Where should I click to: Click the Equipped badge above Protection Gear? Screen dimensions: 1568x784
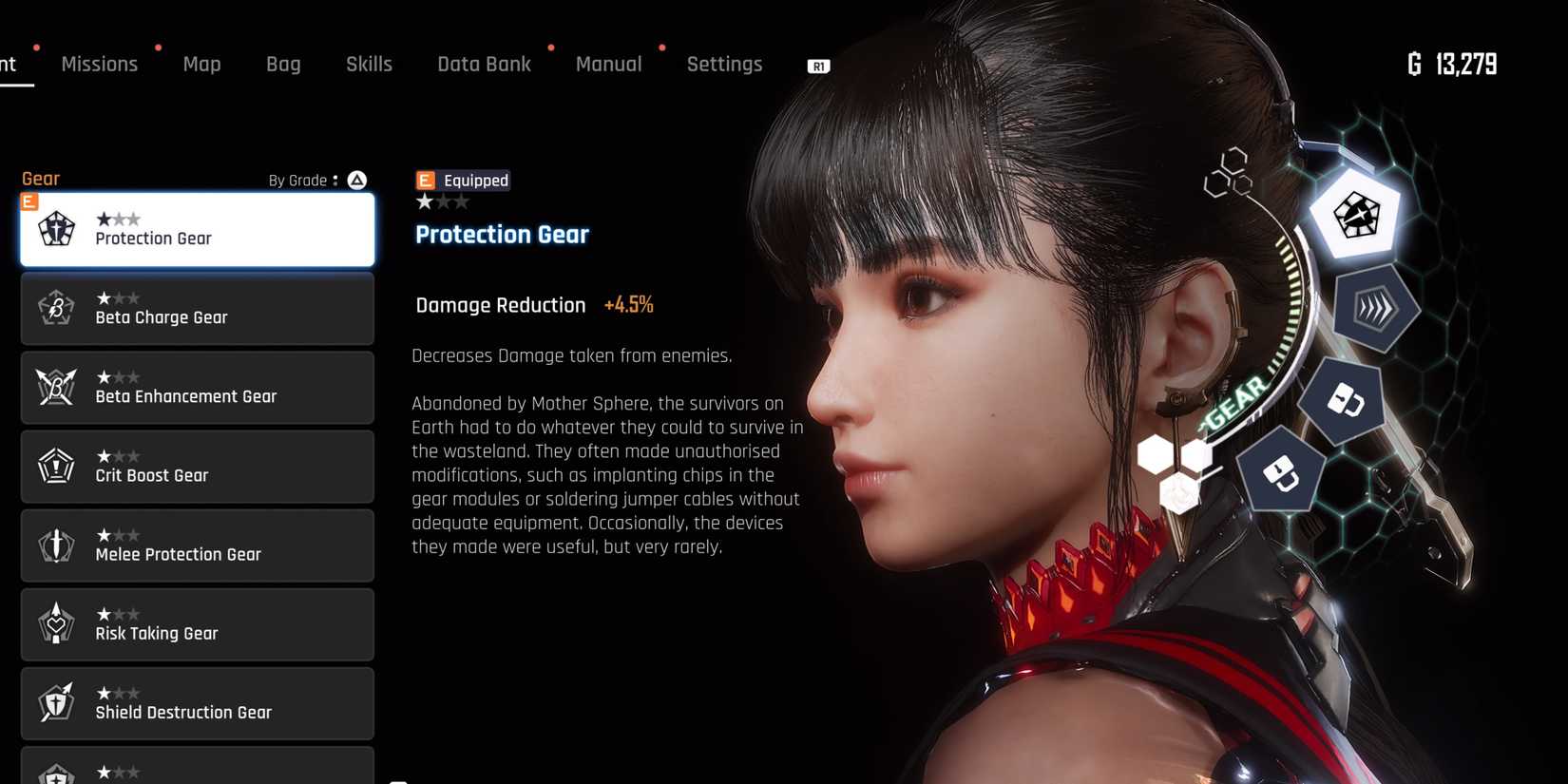pyautogui.click(x=463, y=180)
